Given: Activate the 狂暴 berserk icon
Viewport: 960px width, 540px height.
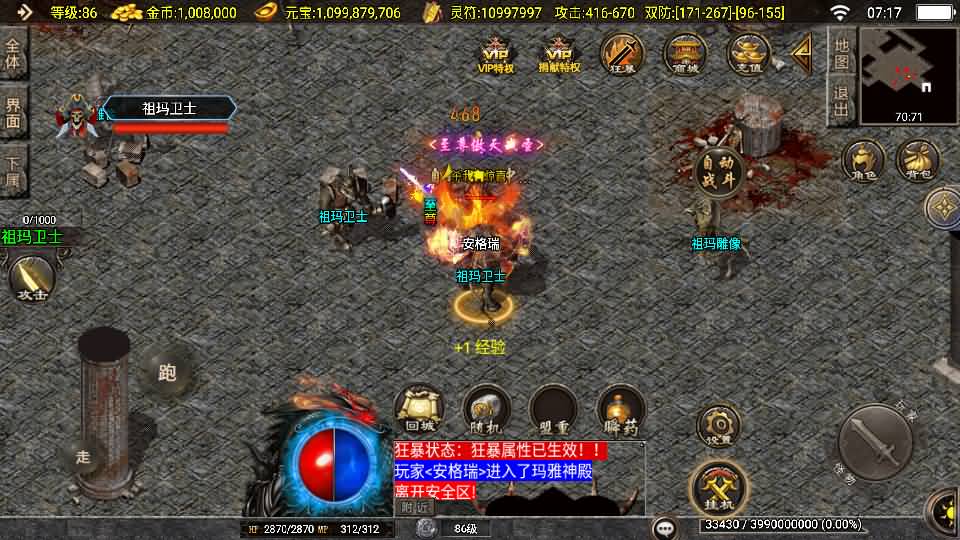Looking at the screenshot, I should pos(622,53).
